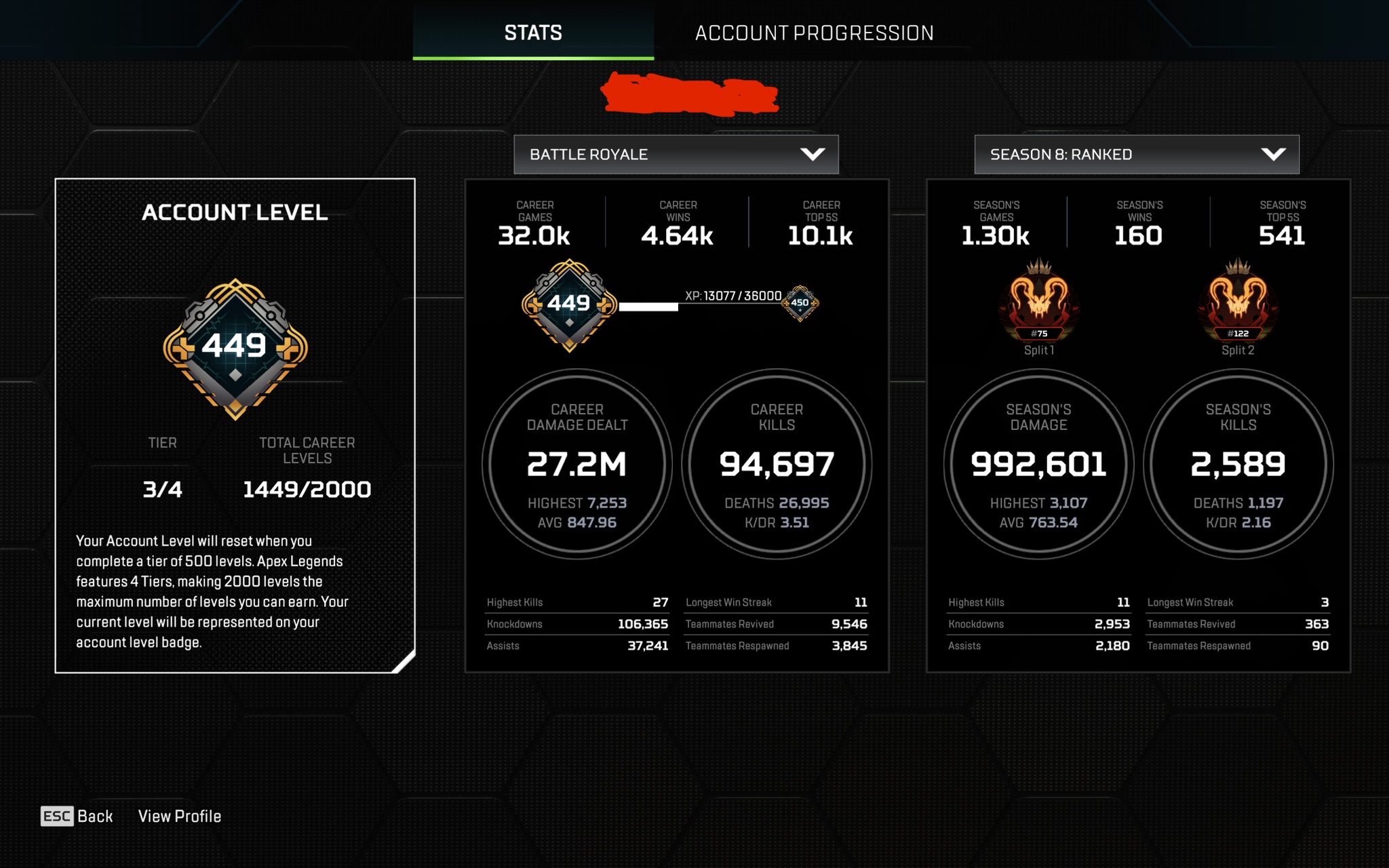Select the Account Level card
The height and width of the screenshot is (868, 1389).
(235, 425)
